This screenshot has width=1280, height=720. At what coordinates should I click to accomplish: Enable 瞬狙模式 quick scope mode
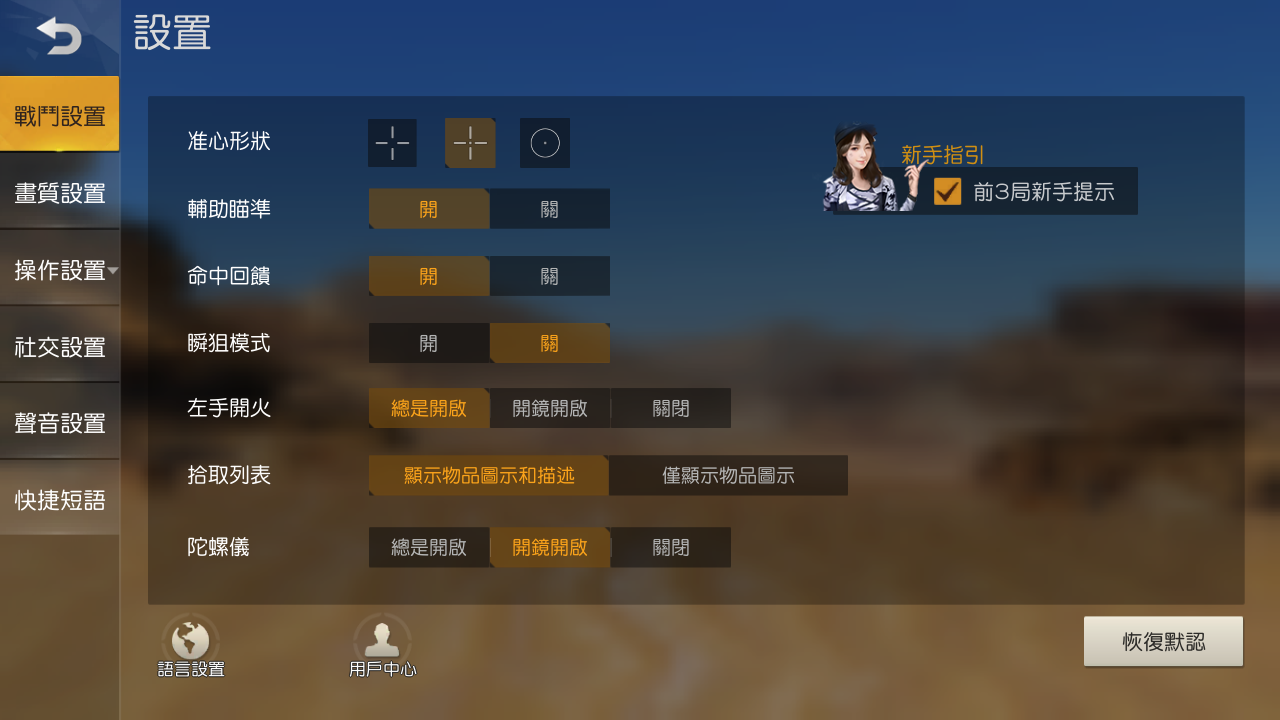tap(429, 342)
